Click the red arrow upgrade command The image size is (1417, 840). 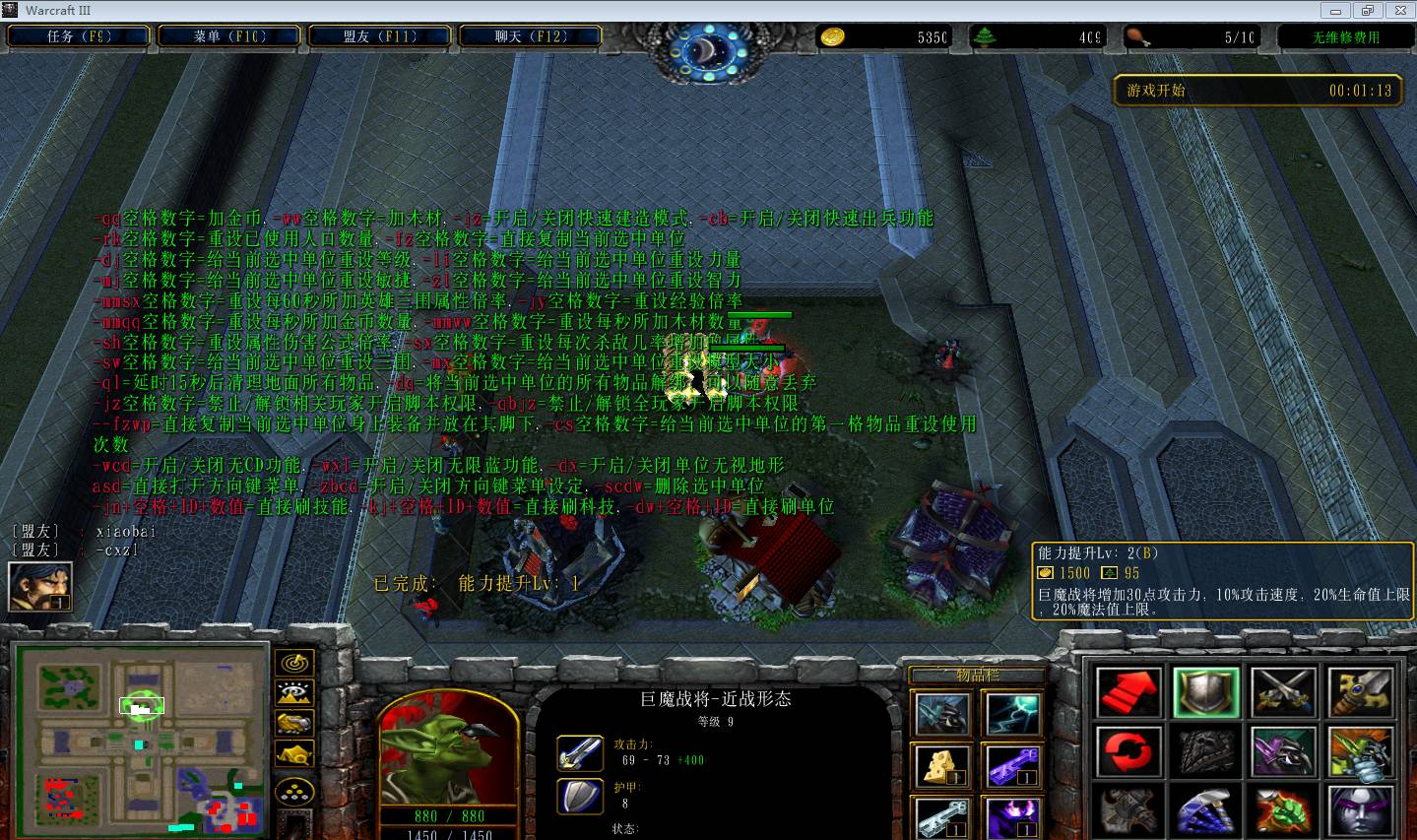click(1127, 691)
